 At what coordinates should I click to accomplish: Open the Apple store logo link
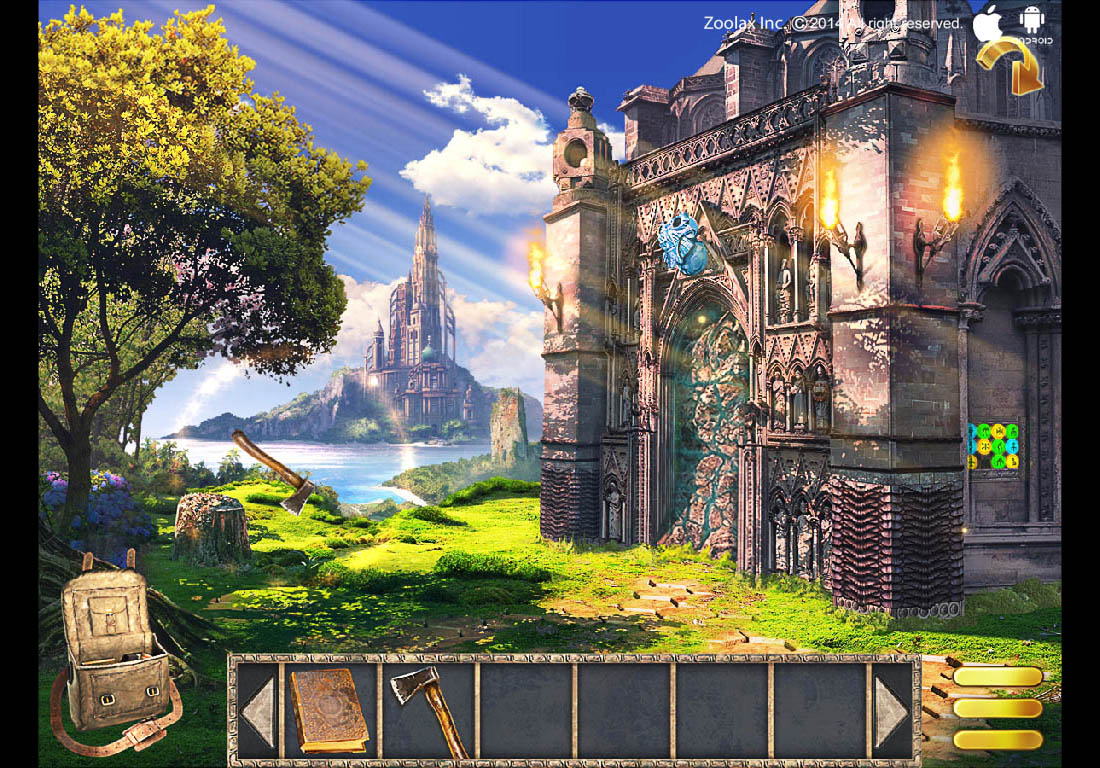pyautogui.click(x=988, y=24)
